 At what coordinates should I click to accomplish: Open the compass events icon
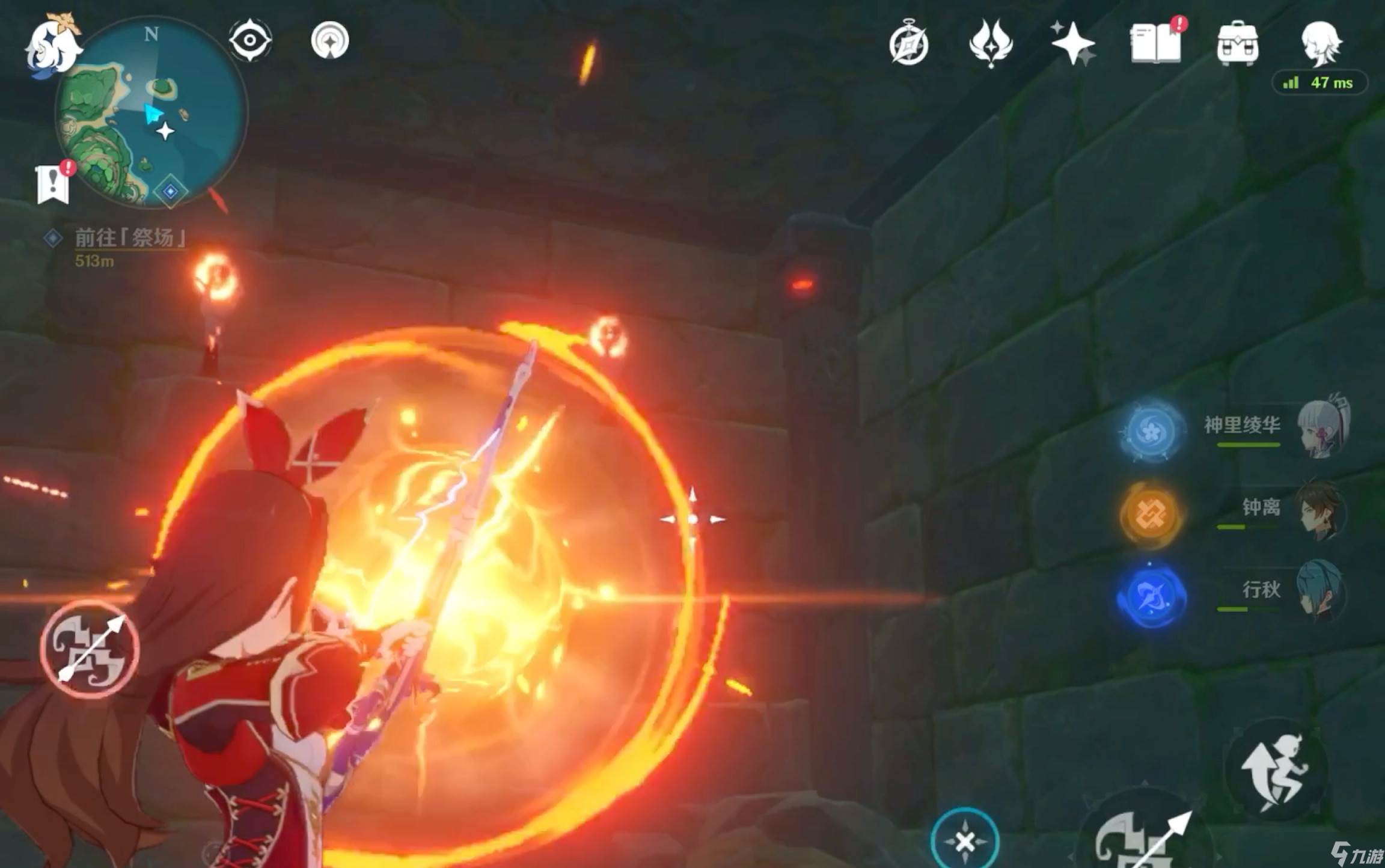(x=908, y=44)
